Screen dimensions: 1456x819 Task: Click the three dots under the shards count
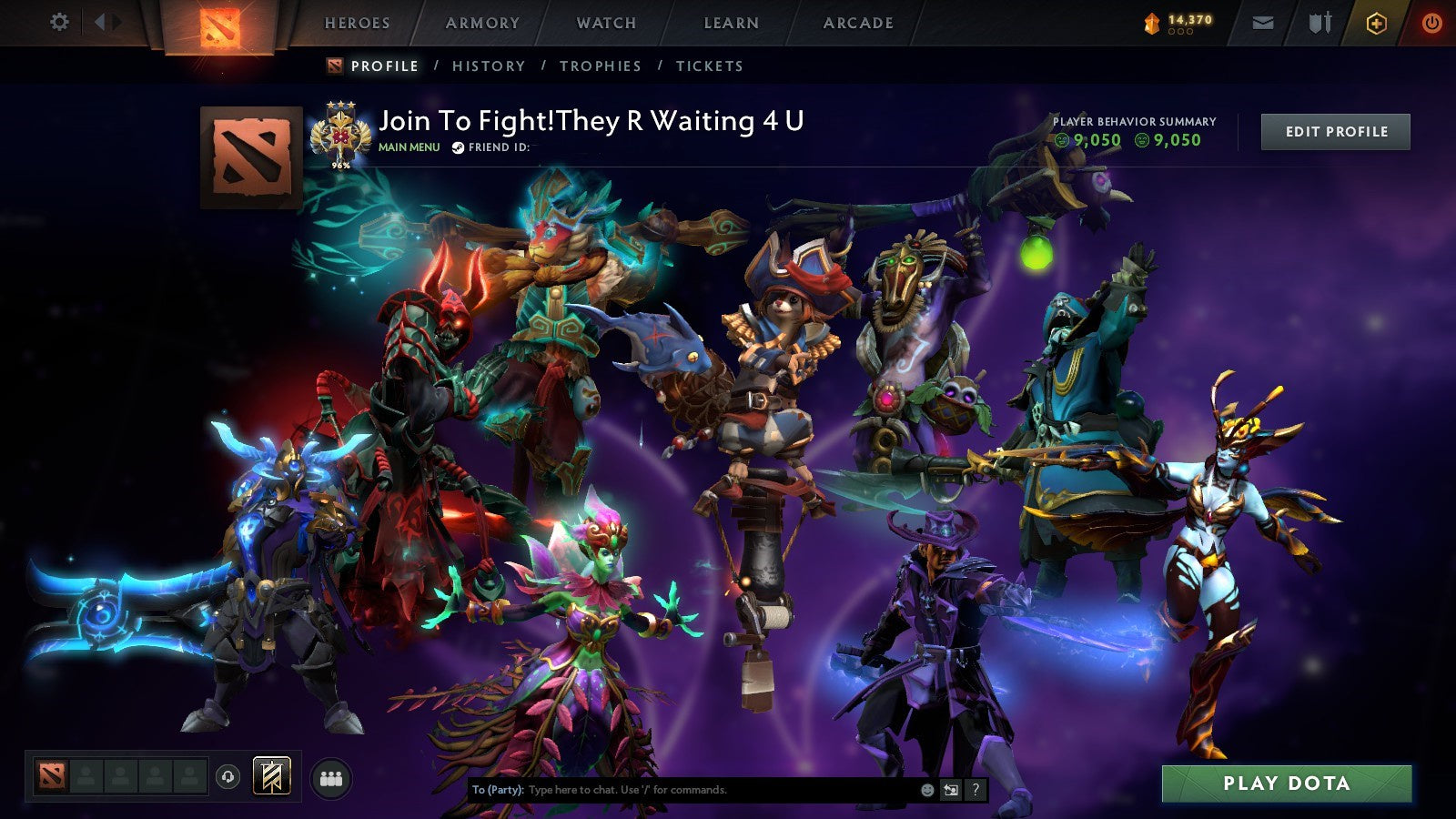coord(1179,30)
